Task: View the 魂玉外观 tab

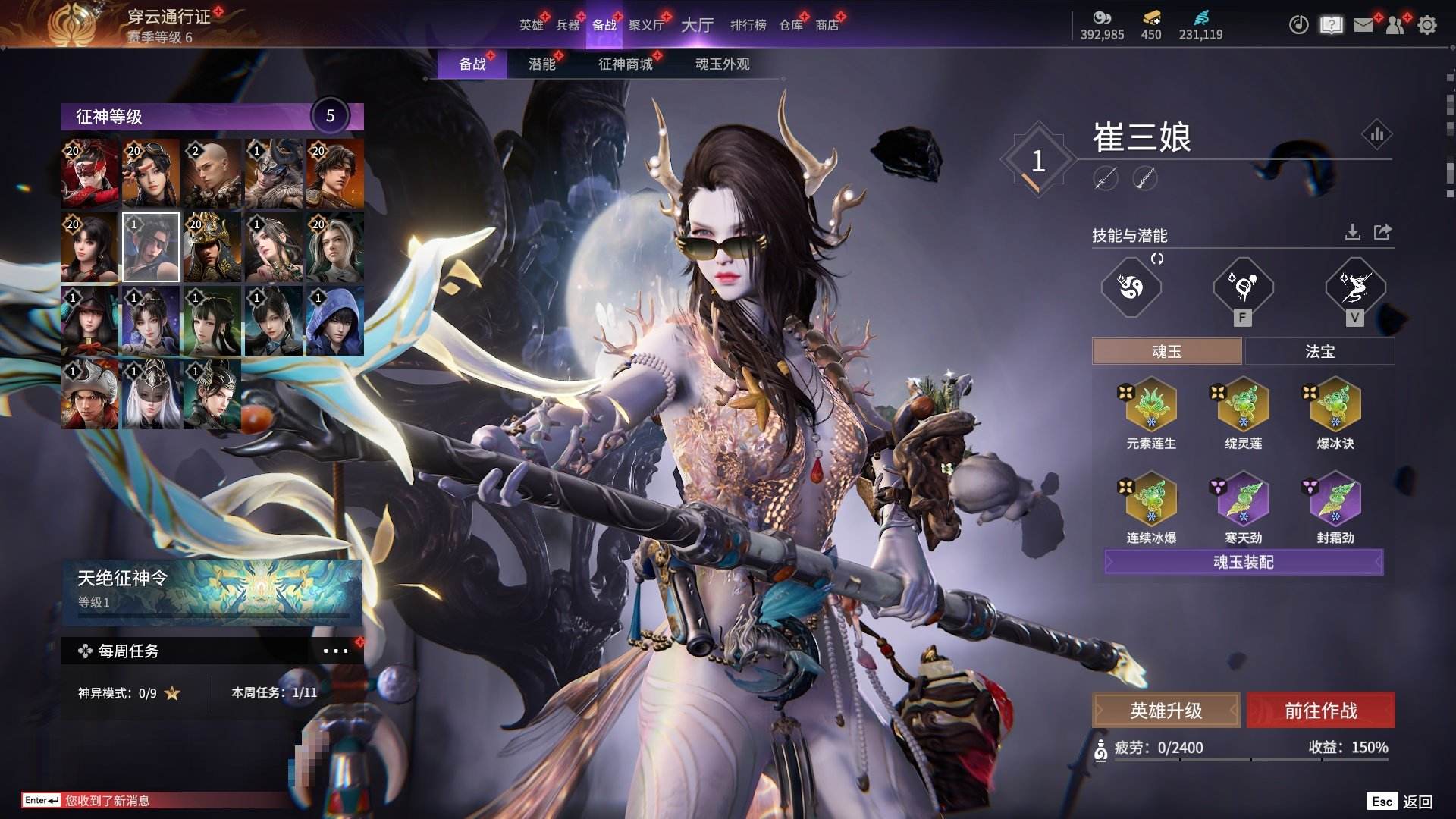Action: pyautogui.click(x=722, y=64)
